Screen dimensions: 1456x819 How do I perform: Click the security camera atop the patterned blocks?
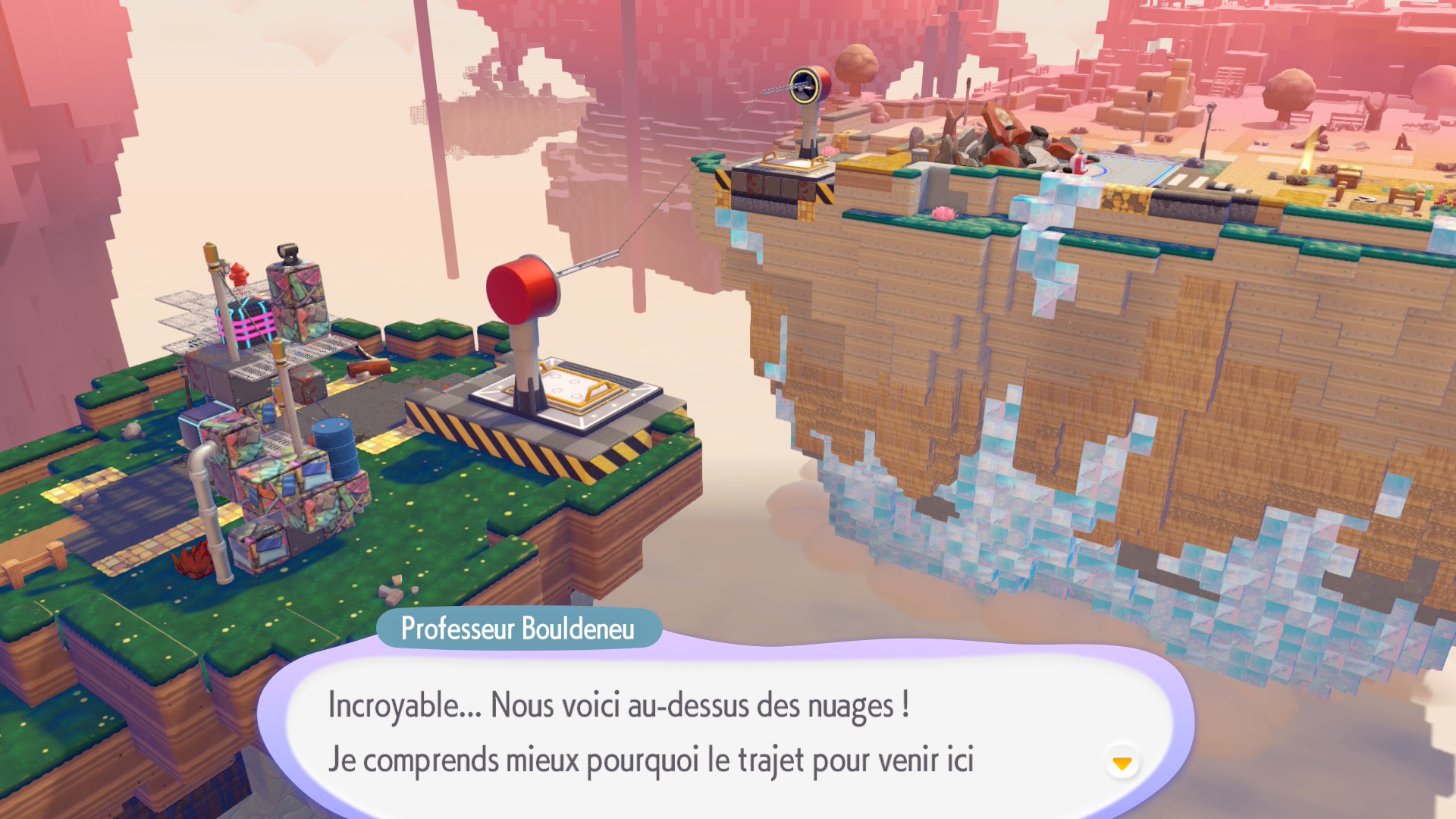(x=287, y=251)
